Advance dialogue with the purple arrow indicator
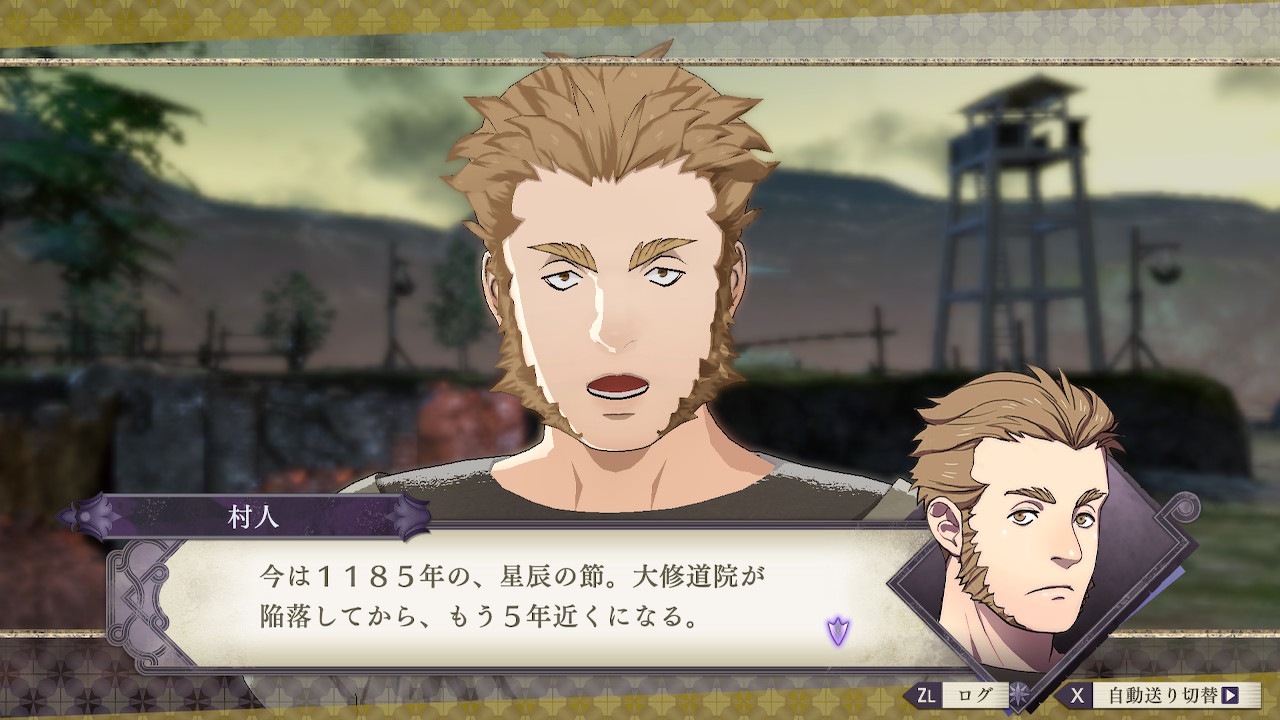 (x=837, y=630)
